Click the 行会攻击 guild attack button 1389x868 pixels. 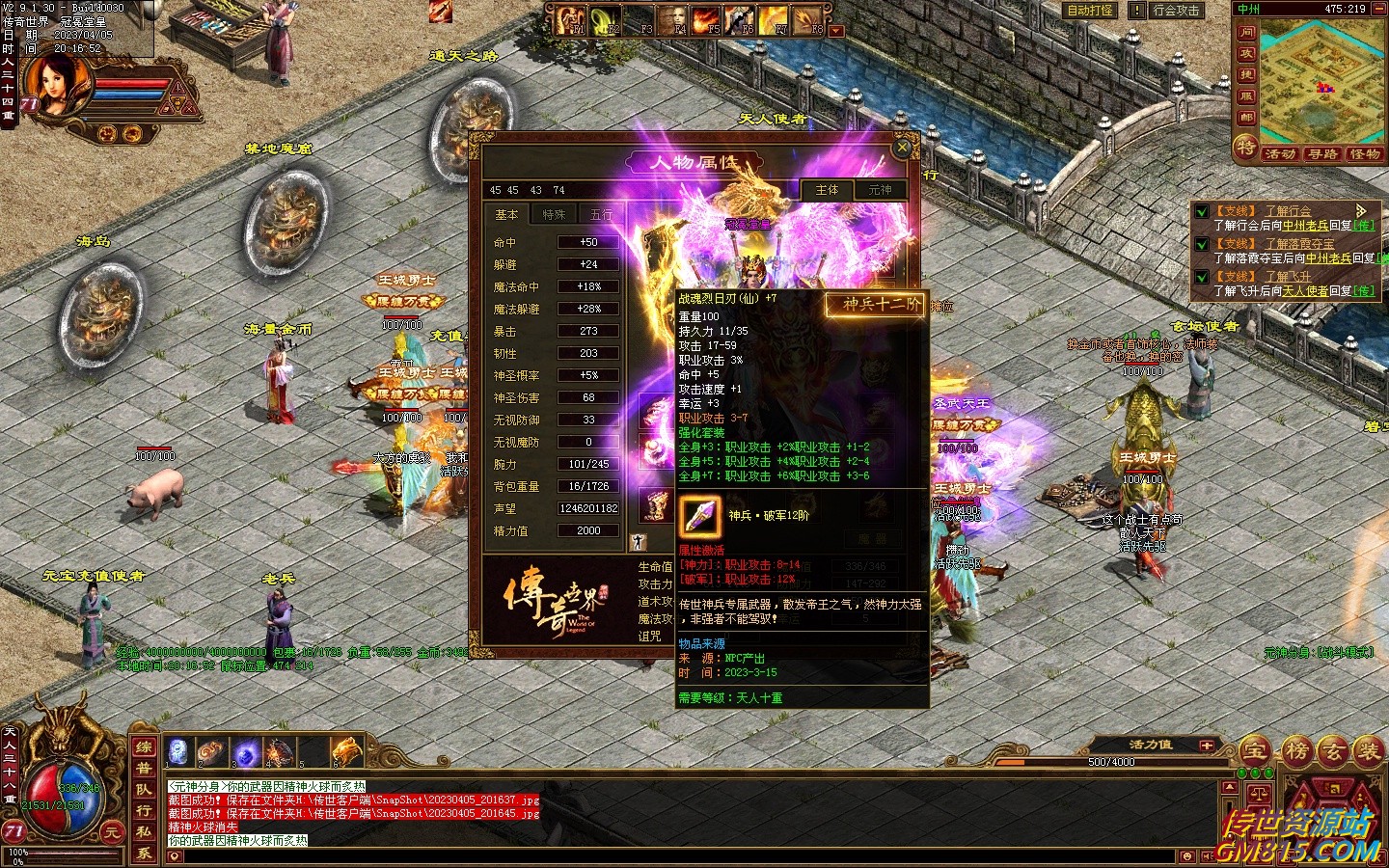[1176, 11]
